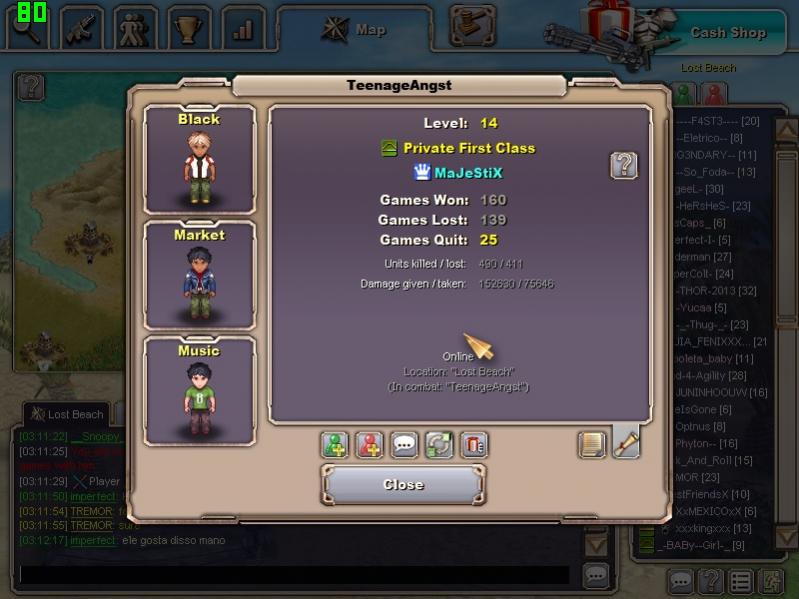Viewport: 799px width, 599px height.
Task: Click the red player add icon
Action: 369,445
